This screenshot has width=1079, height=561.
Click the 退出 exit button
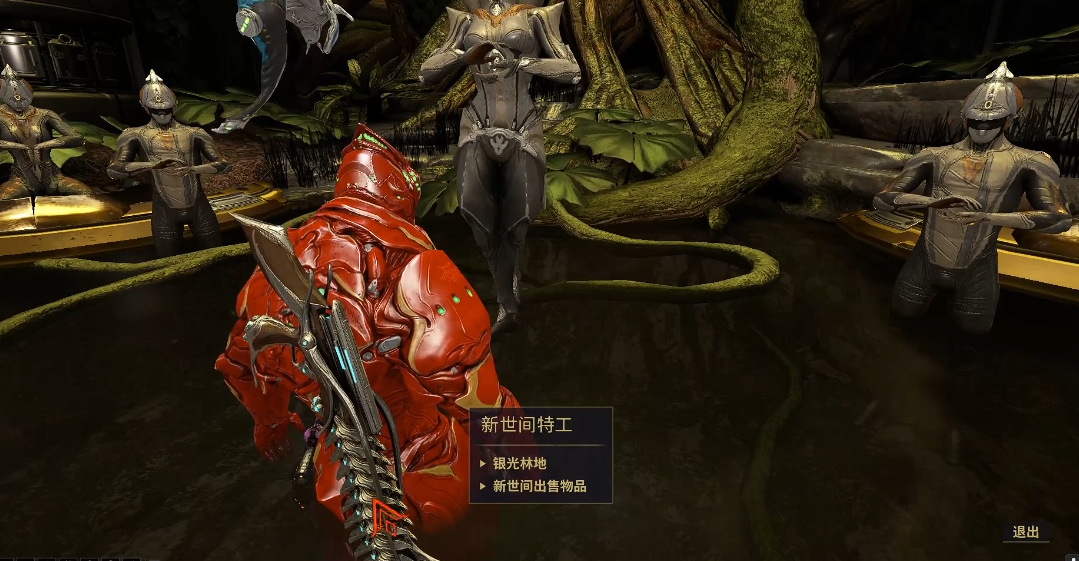(1025, 532)
